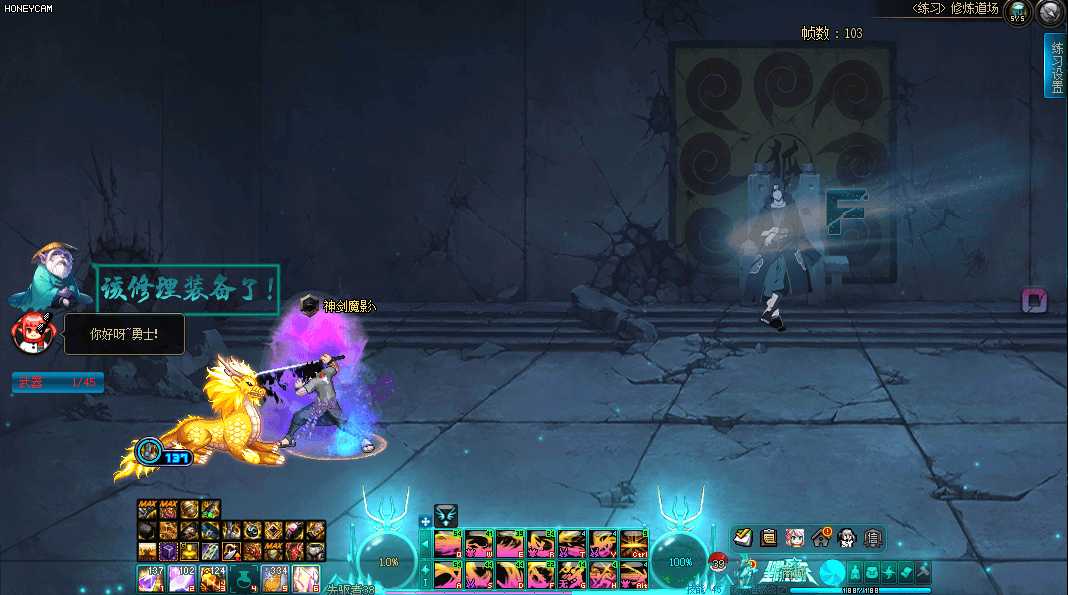
Task: Open the house icon with alert badge
Action: [821, 537]
